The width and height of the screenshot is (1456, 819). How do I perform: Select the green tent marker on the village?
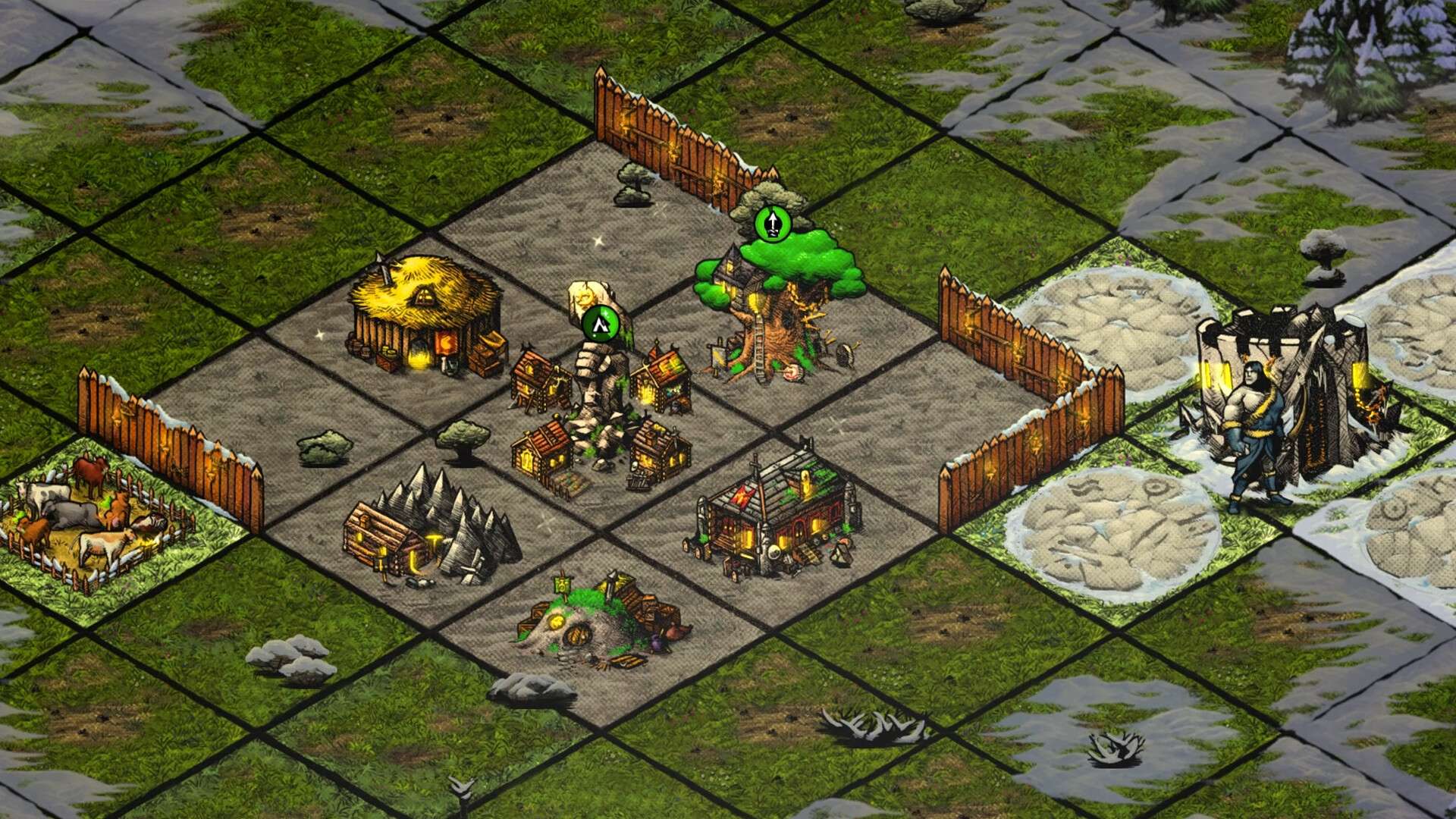coord(601,325)
